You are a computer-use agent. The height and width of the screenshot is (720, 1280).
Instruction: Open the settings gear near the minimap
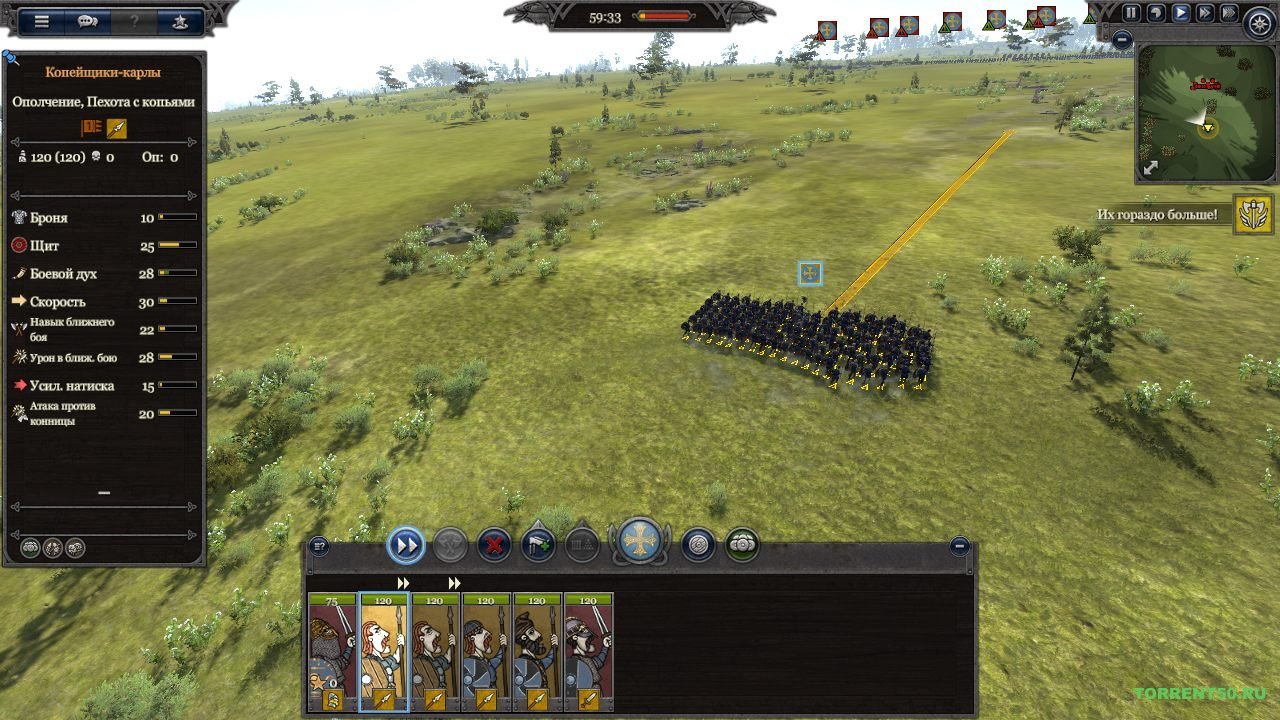click(1261, 26)
